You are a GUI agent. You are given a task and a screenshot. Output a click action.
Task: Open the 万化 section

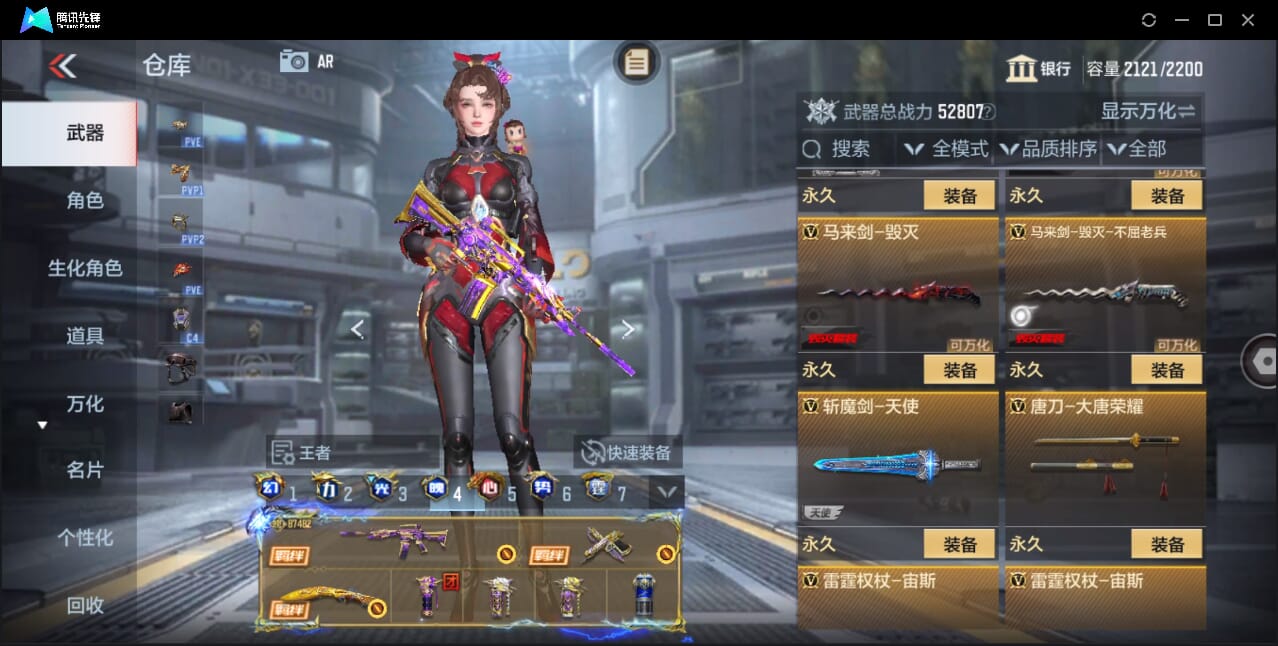point(85,404)
